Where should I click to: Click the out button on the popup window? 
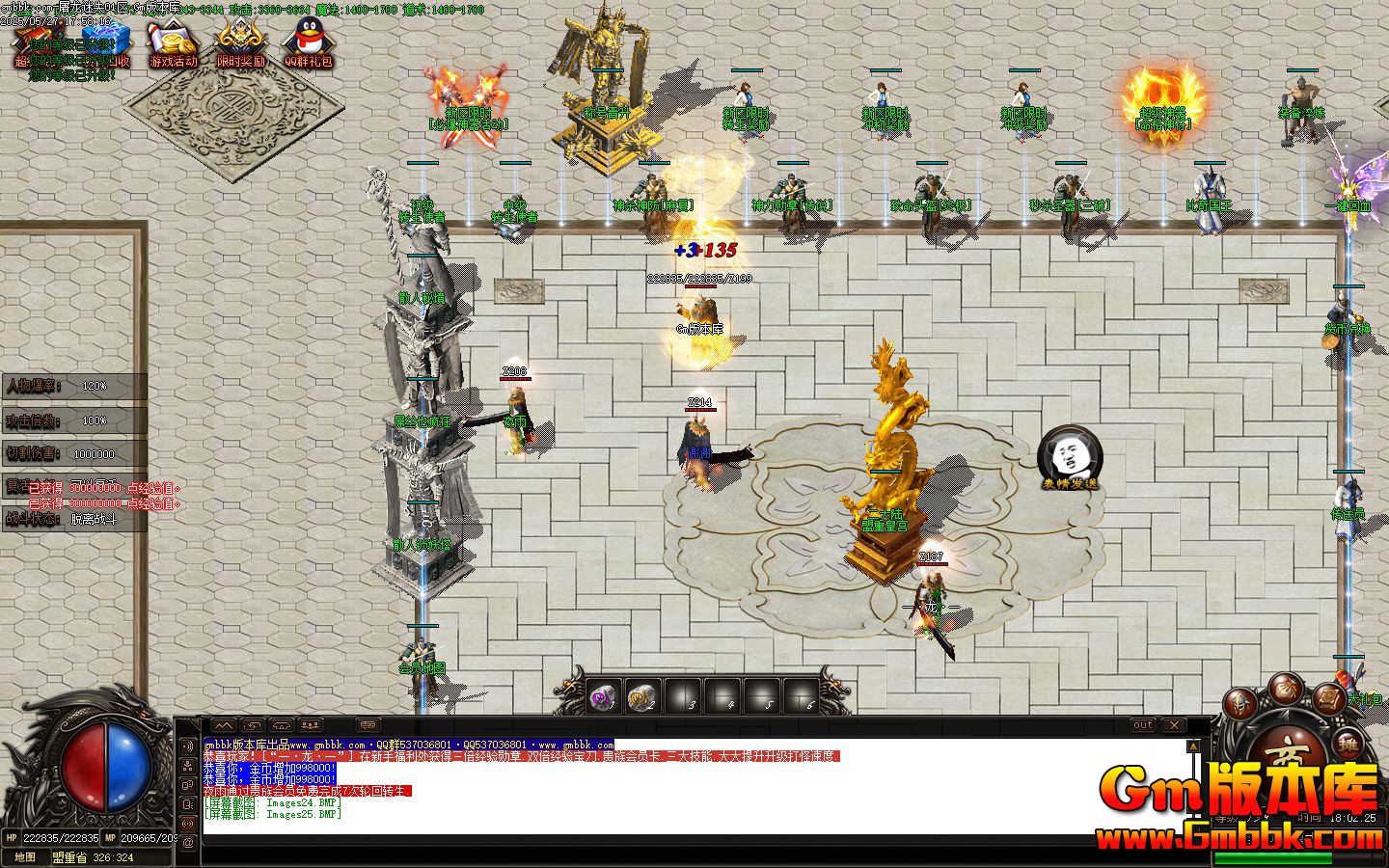[1142, 725]
